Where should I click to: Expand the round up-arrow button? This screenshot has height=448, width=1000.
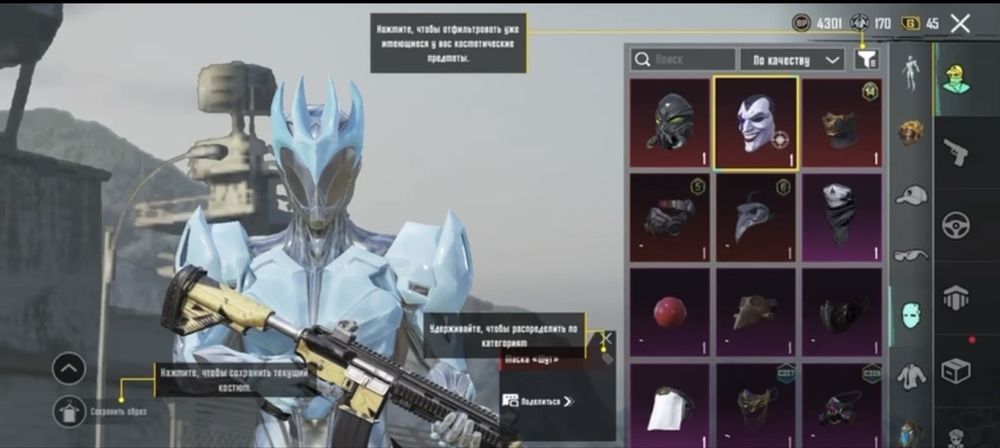(69, 370)
